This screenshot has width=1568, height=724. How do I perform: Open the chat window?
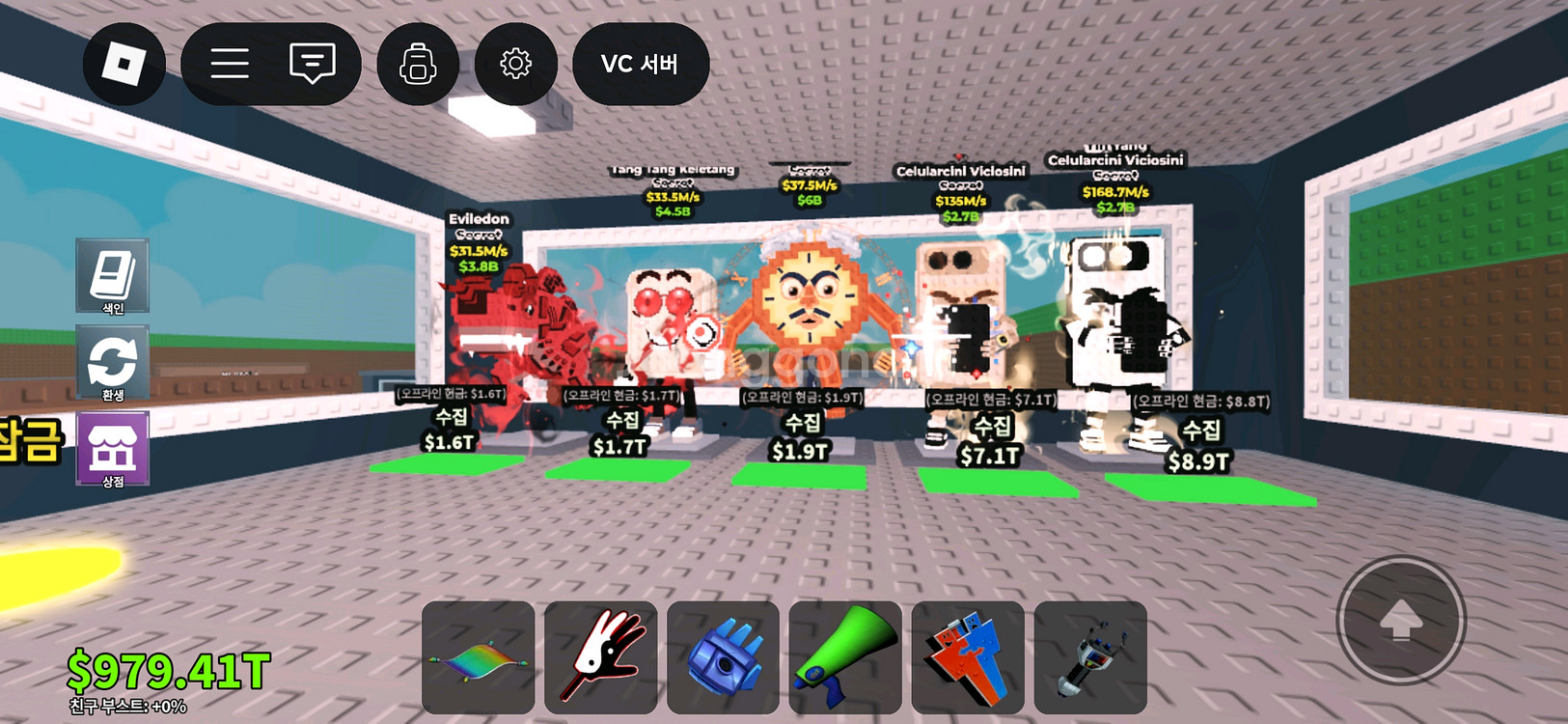coord(312,64)
